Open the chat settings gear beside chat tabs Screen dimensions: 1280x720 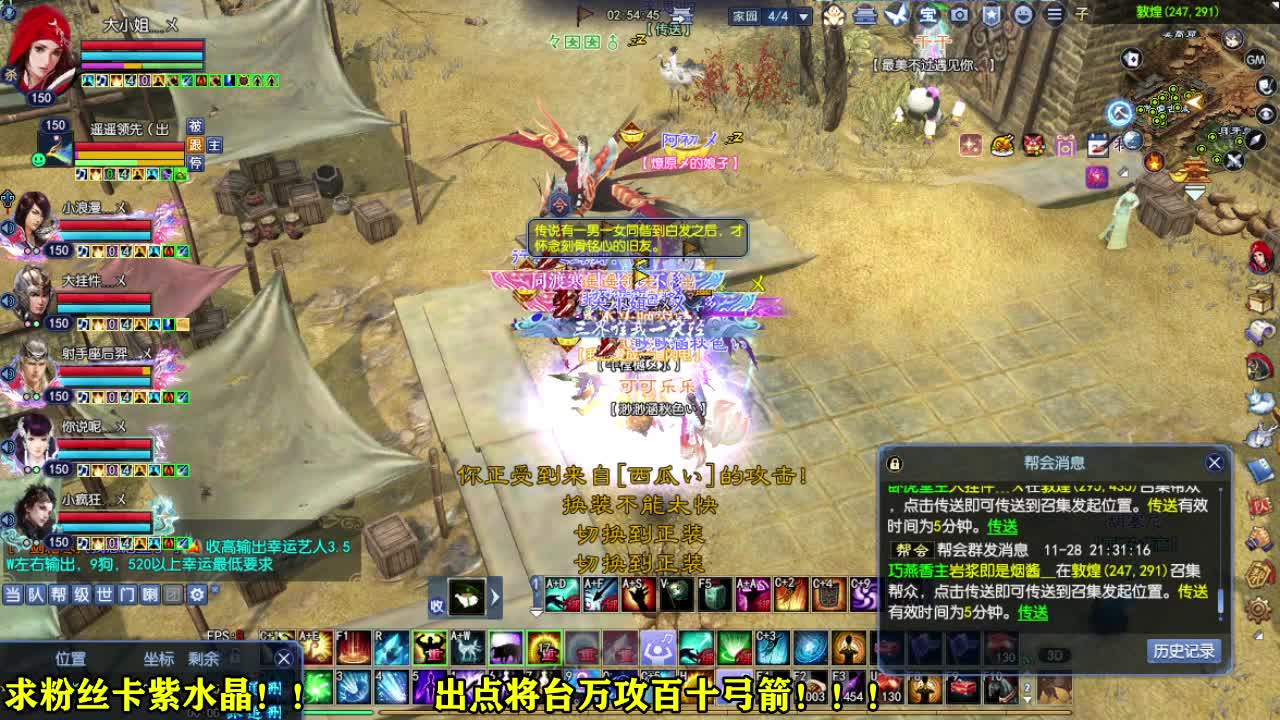pos(196,596)
